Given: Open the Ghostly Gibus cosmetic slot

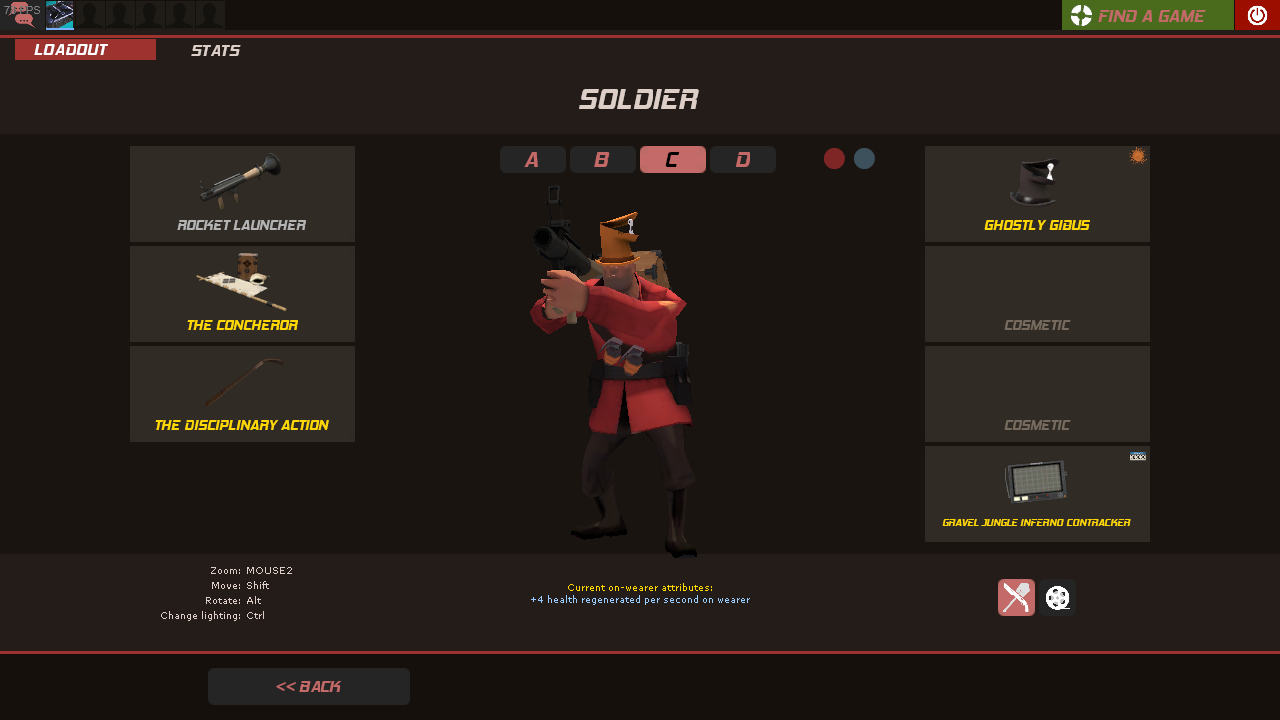Looking at the screenshot, I should 1037,194.
